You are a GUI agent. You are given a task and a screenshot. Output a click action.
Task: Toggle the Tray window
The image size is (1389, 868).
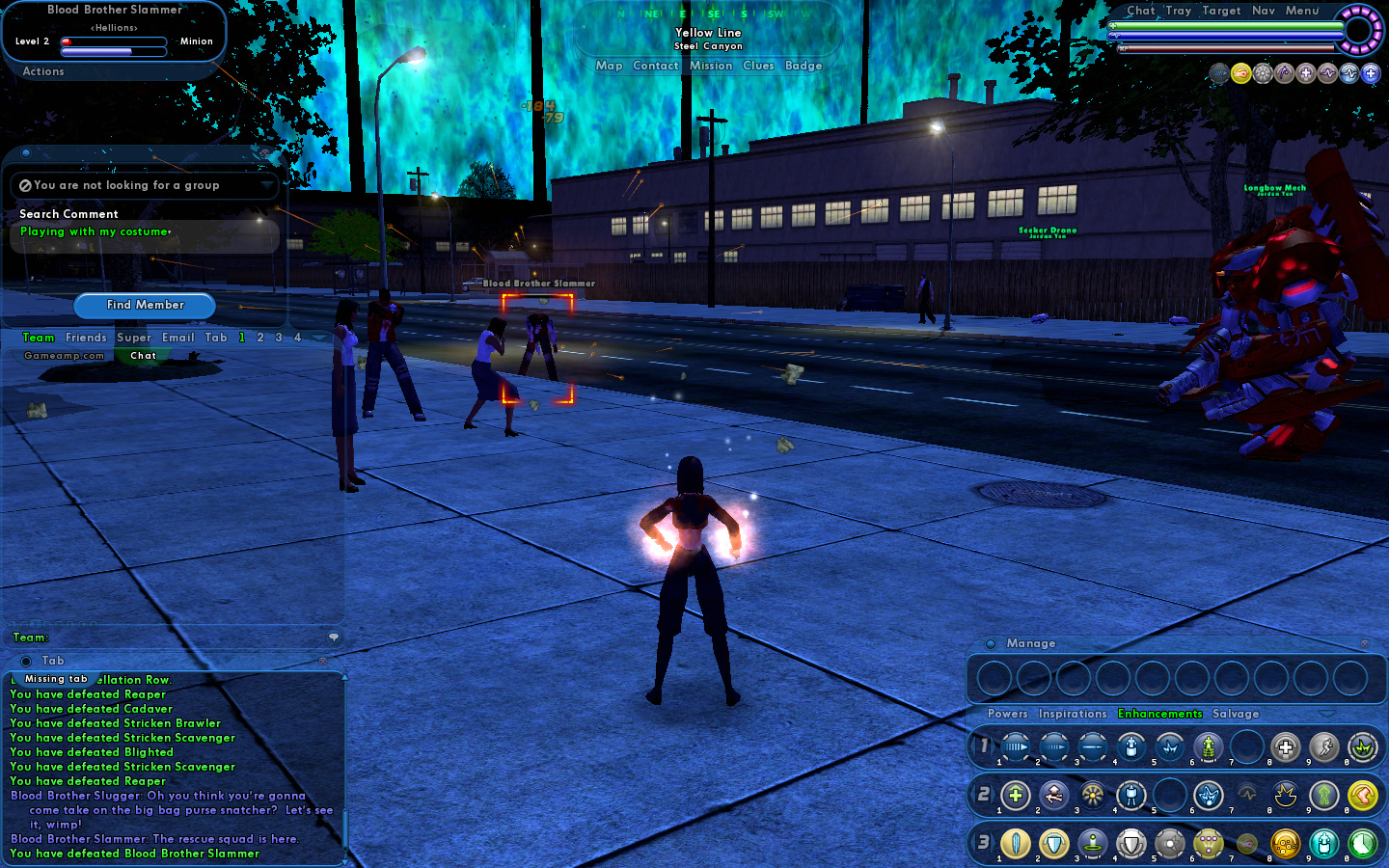(1179, 11)
